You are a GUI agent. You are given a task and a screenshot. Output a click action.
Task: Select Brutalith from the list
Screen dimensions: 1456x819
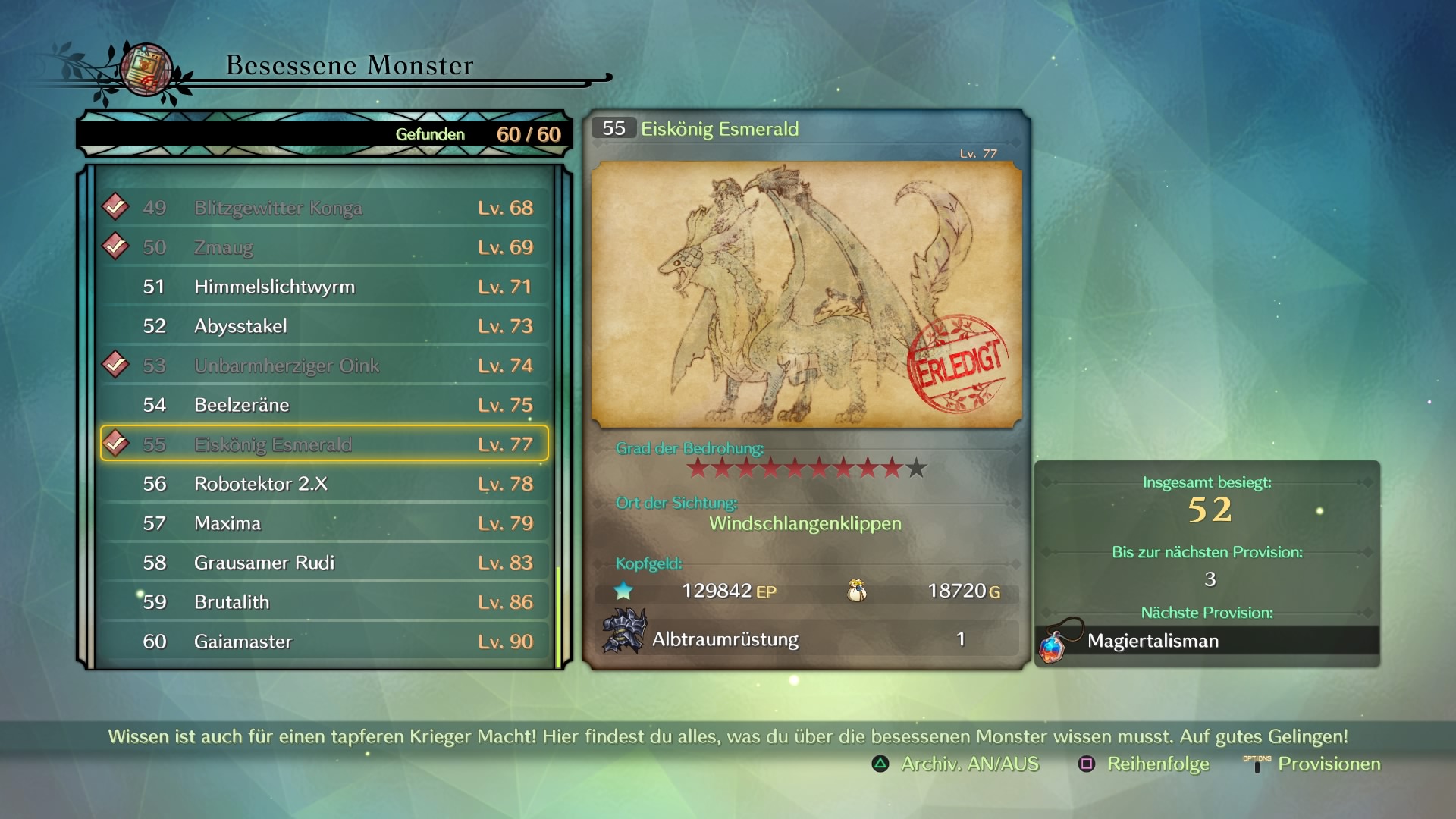[x=325, y=602]
